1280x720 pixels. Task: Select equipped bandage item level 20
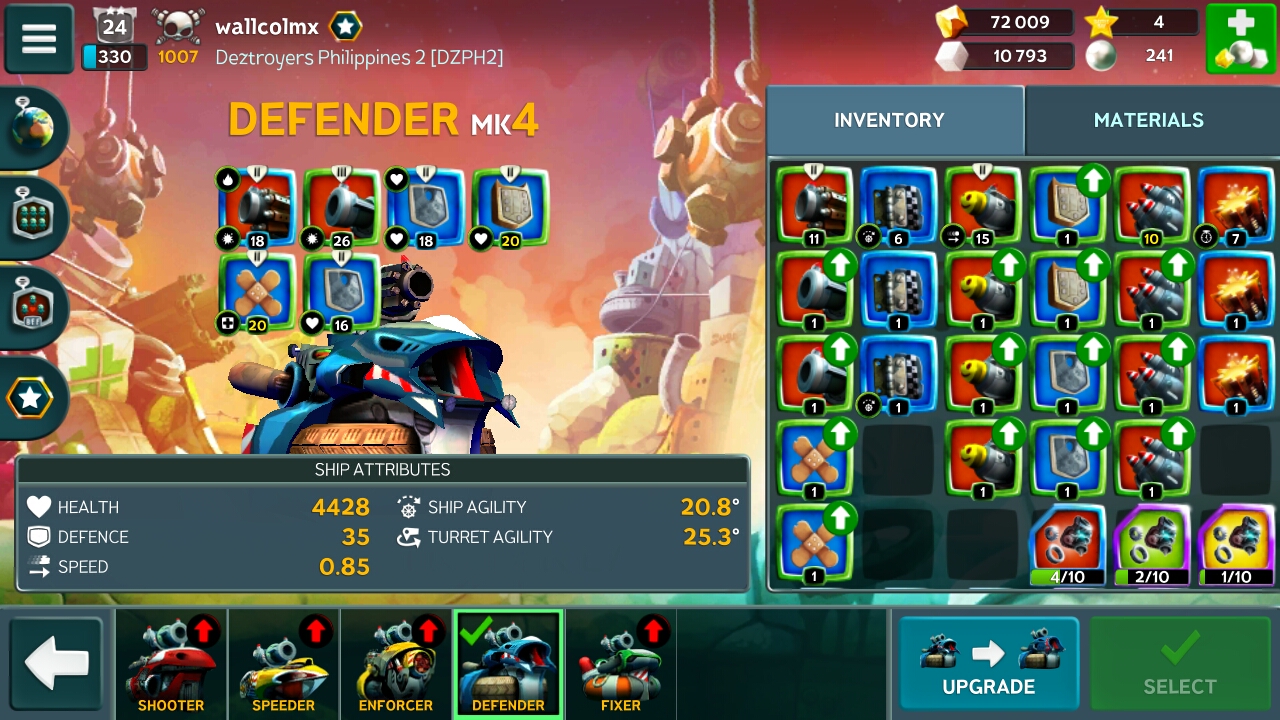pyautogui.click(x=257, y=292)
